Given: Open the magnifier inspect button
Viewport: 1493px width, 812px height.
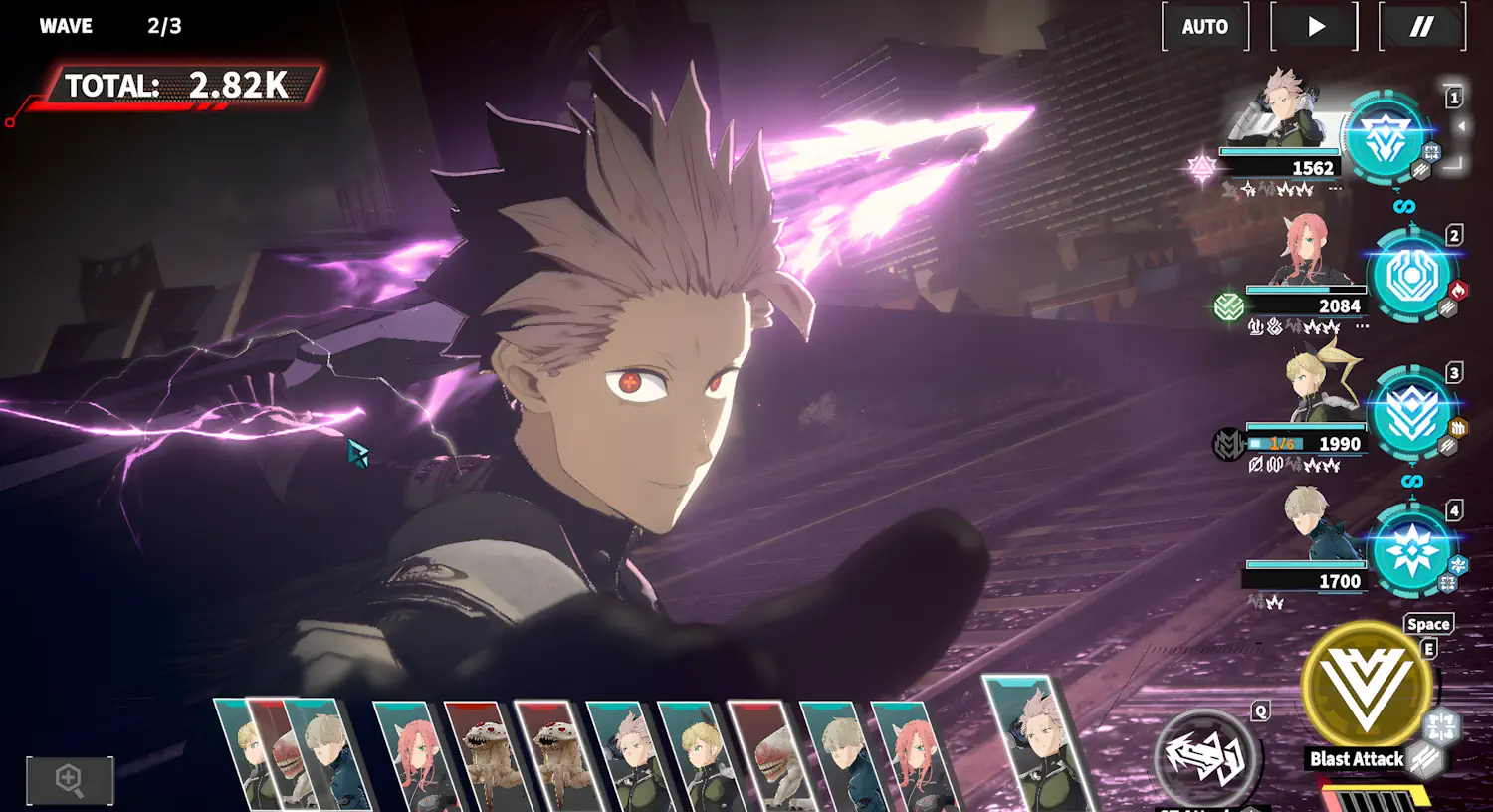Looking at the screenshot, I should tap(70, 779).
